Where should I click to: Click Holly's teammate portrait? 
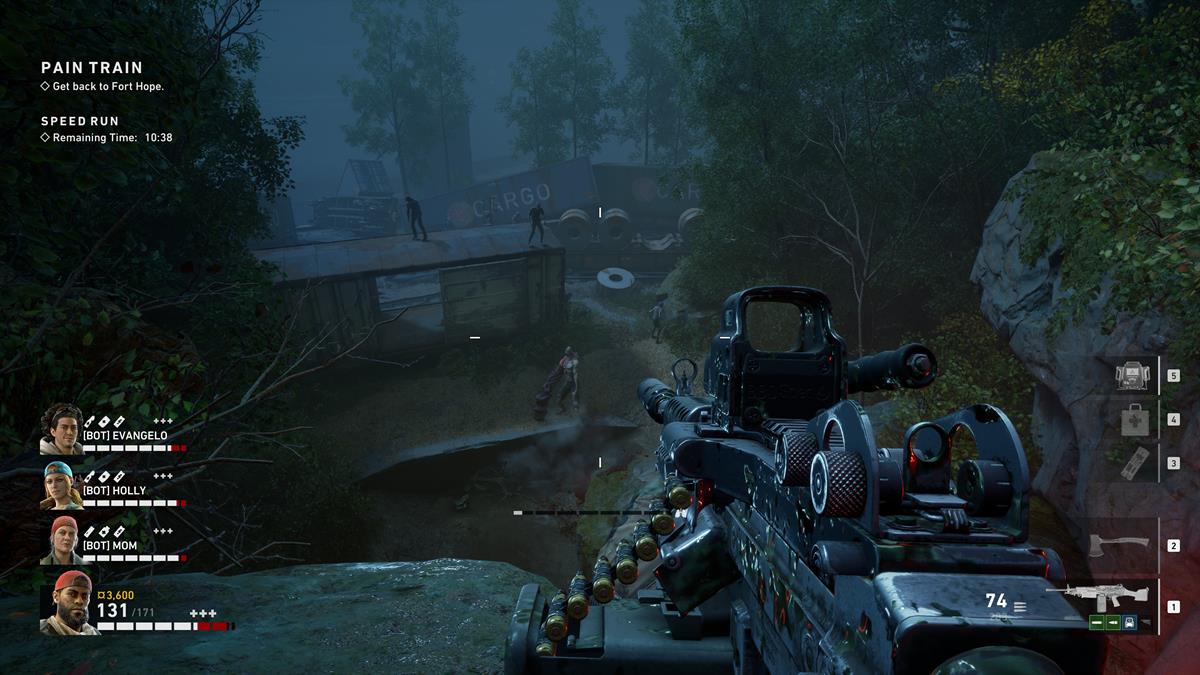(61, 485)
